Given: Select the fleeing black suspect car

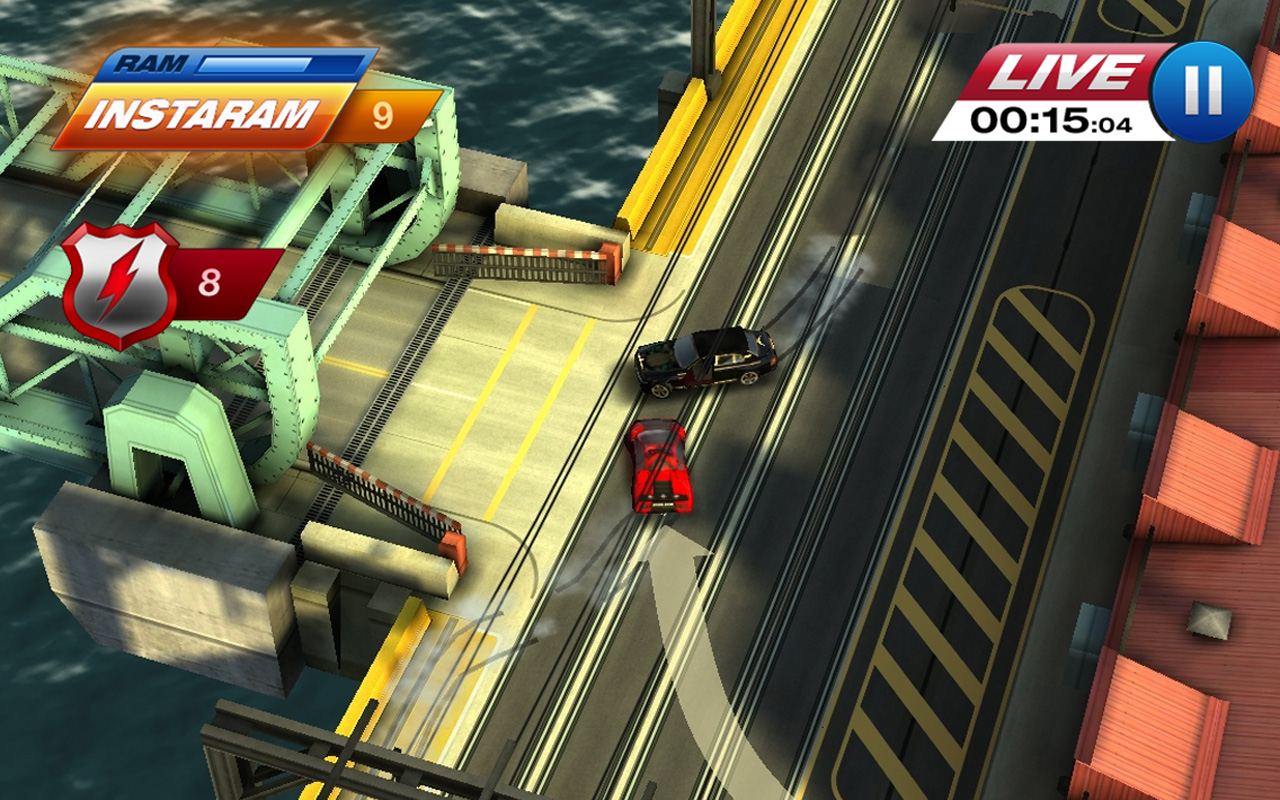Looking at the screenshot, I should (x=705, y=360).
